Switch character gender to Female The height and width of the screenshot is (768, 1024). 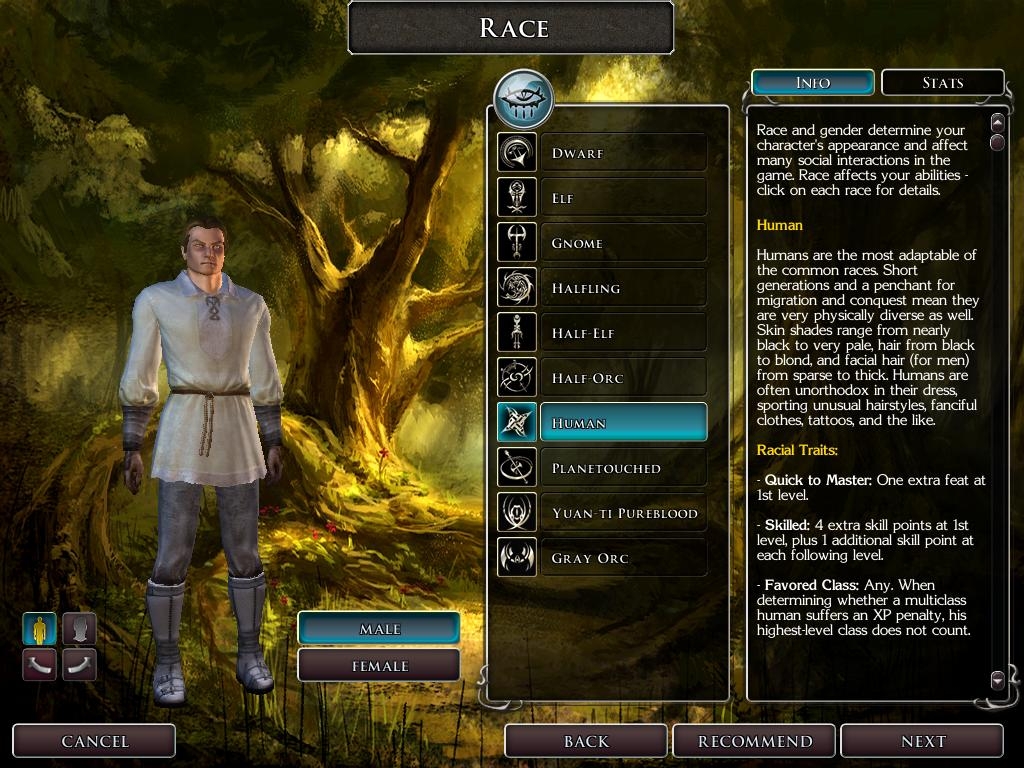pos(379,666)
